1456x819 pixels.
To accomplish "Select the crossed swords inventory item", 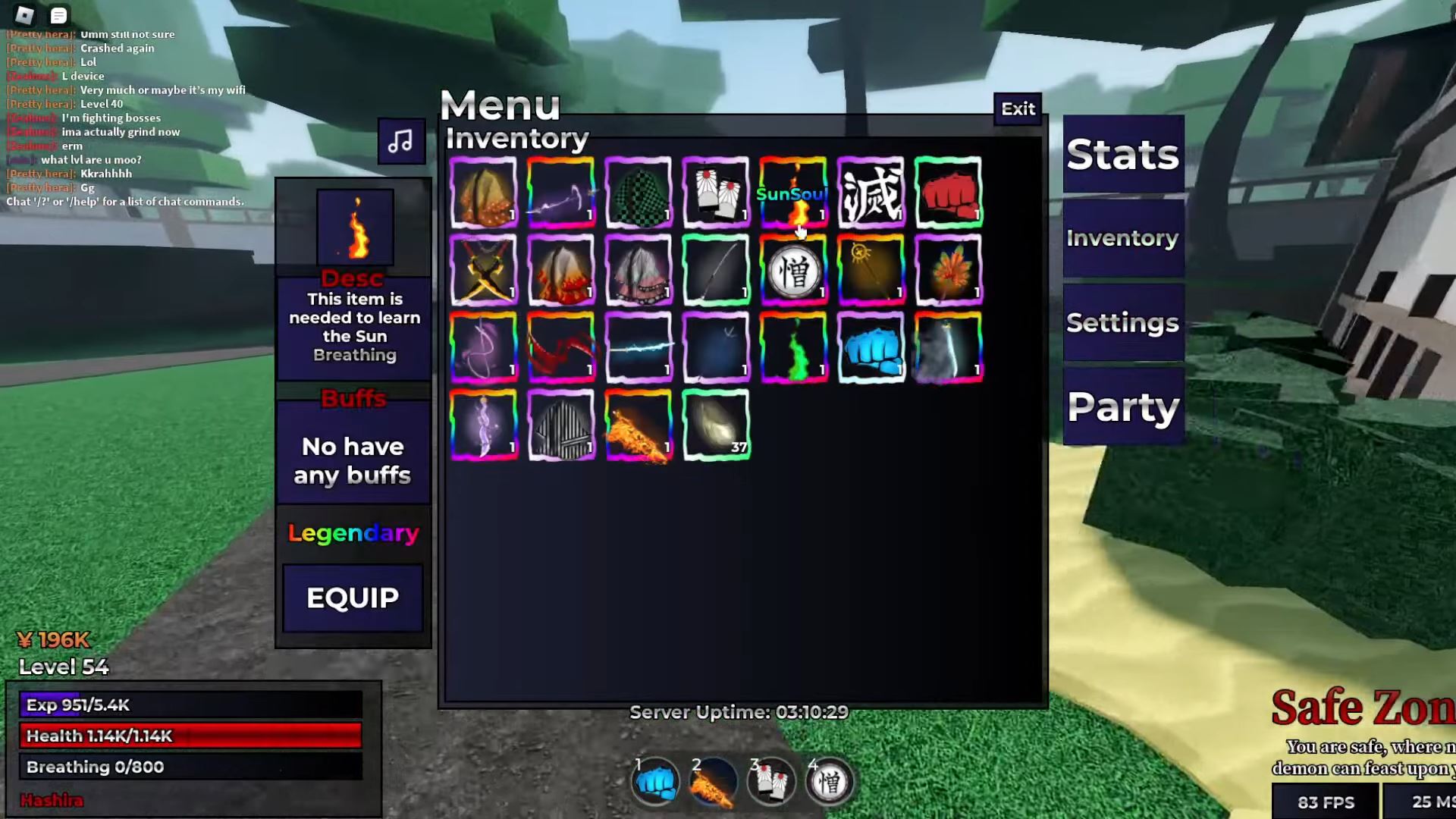I will pyautogui.click(x=484, y=270).
